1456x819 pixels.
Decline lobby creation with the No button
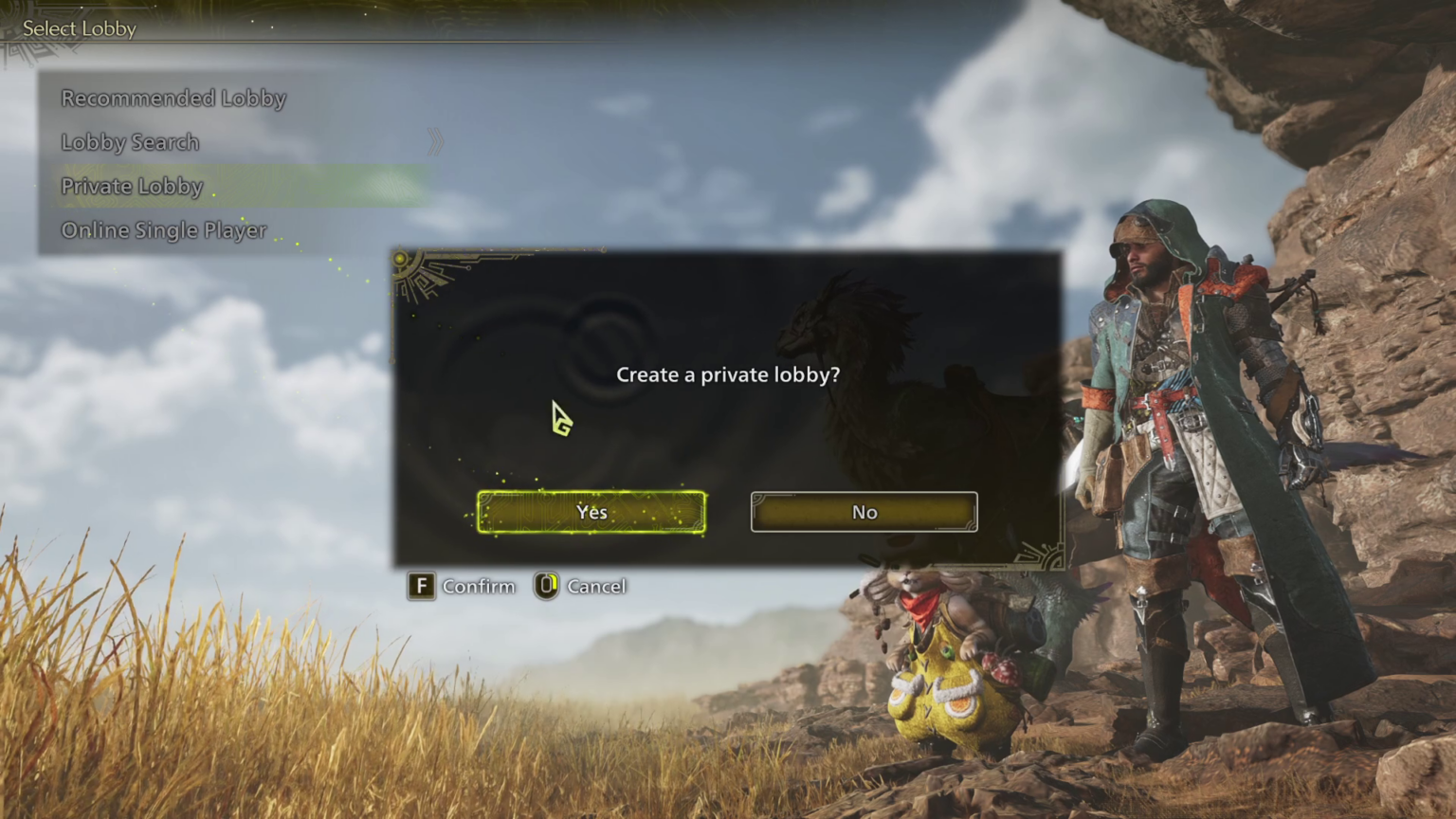point(863,512)
